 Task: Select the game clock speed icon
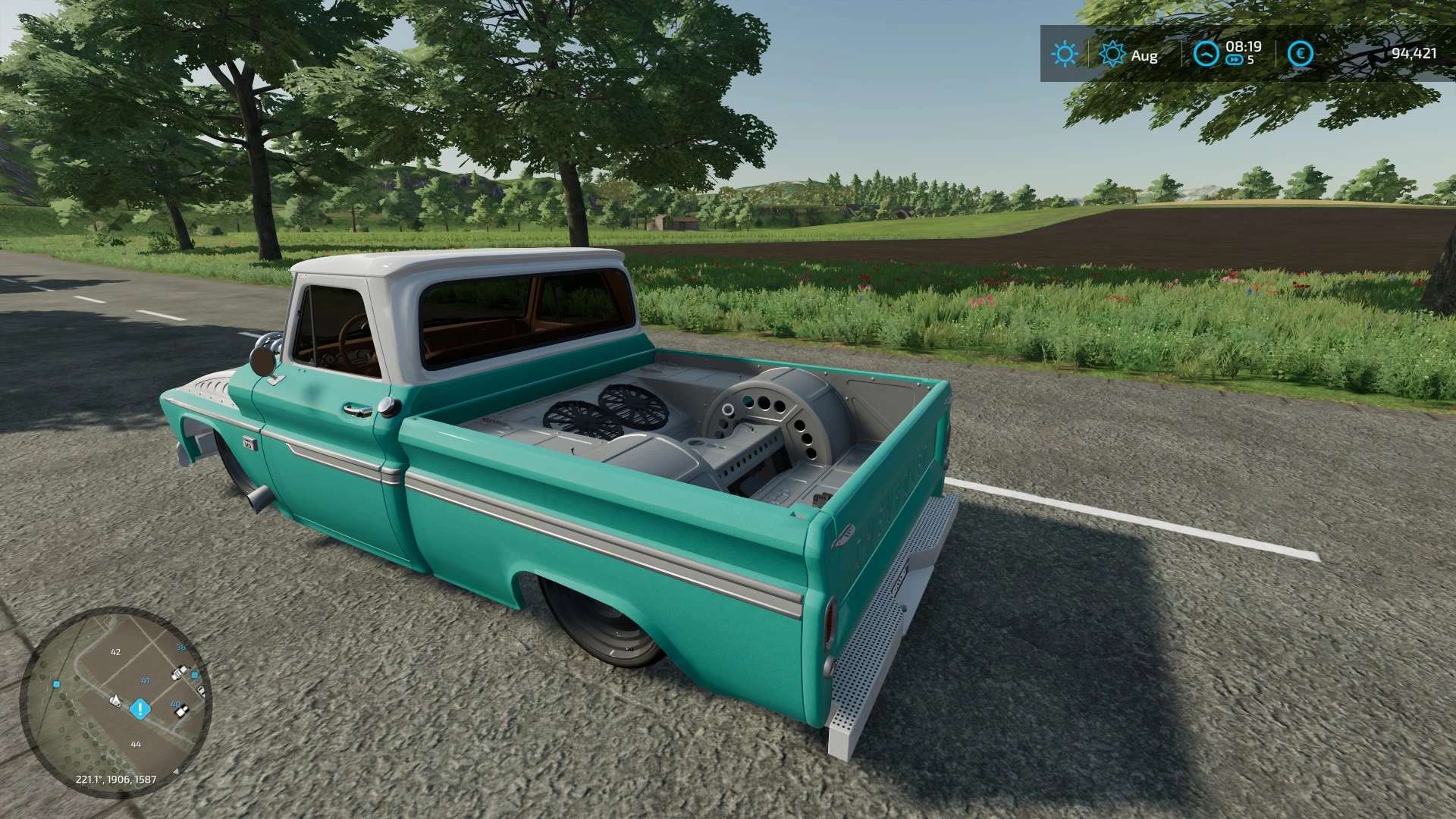[x=1206, y=54]
